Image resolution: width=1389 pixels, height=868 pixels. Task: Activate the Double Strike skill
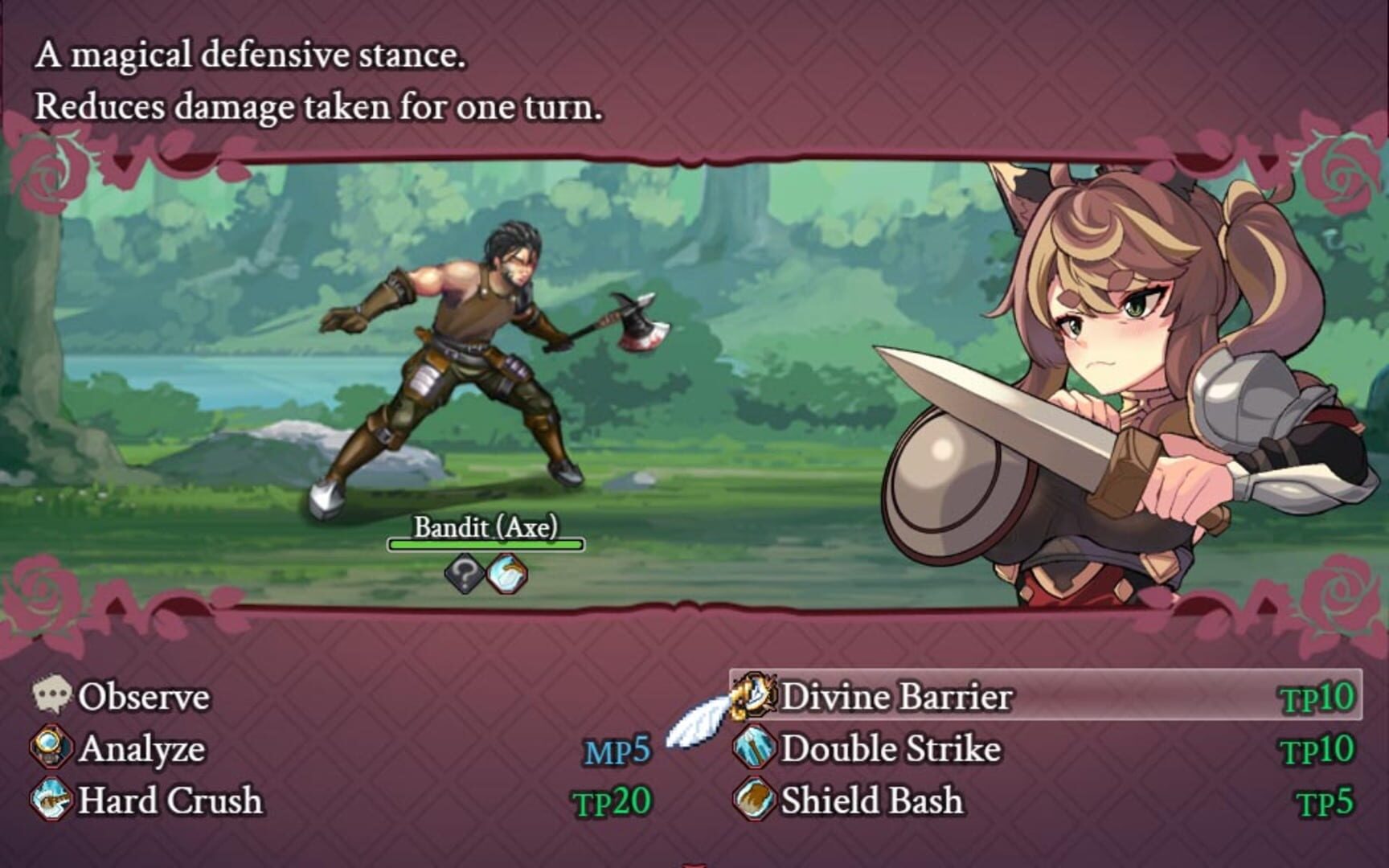point(892,748)
